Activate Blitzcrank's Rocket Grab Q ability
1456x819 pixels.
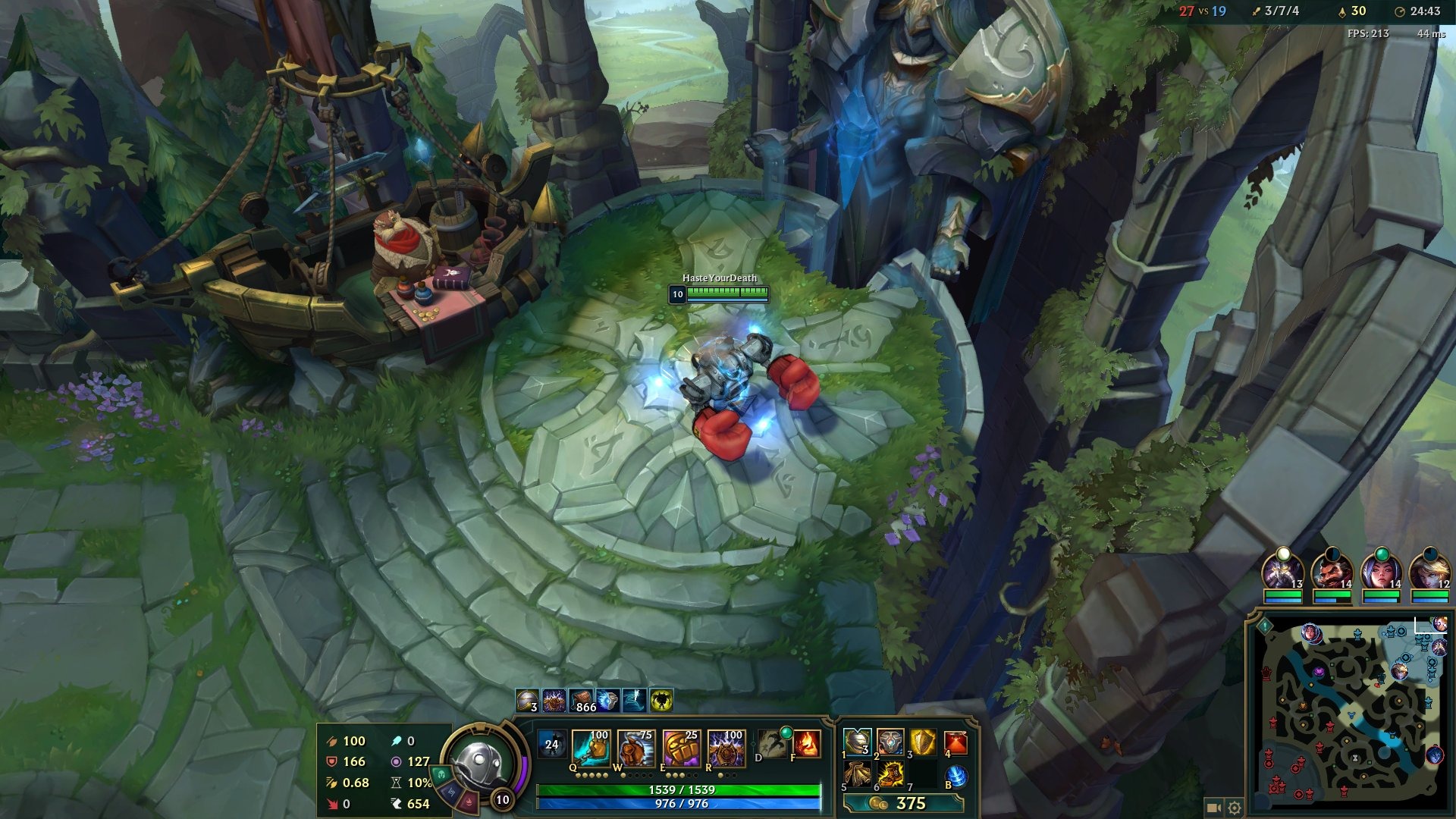[591, 748]
